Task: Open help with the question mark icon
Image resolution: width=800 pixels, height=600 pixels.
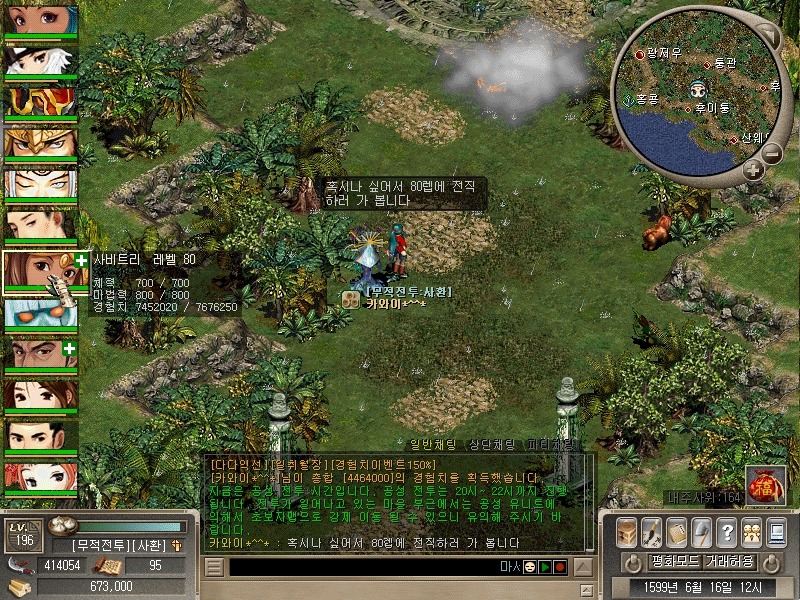Action: [x=726, y=531]
